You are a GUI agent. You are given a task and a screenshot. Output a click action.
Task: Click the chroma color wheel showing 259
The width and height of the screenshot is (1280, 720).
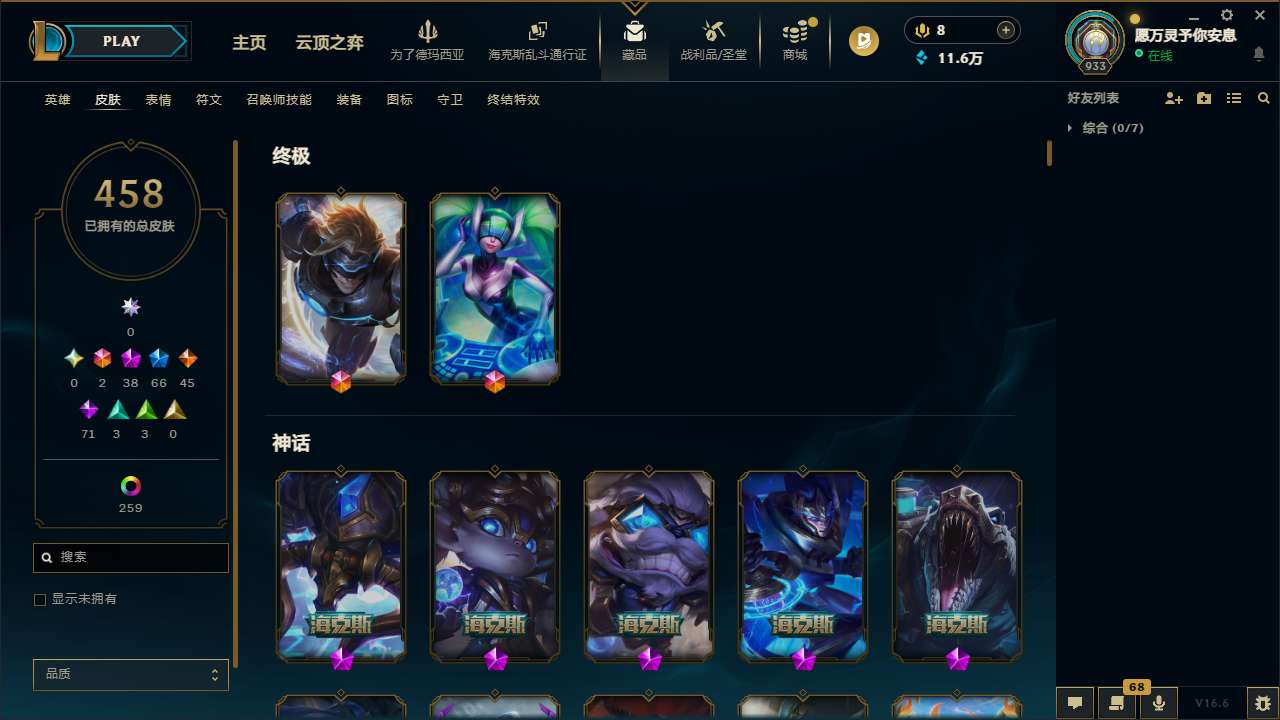(130, 484)
